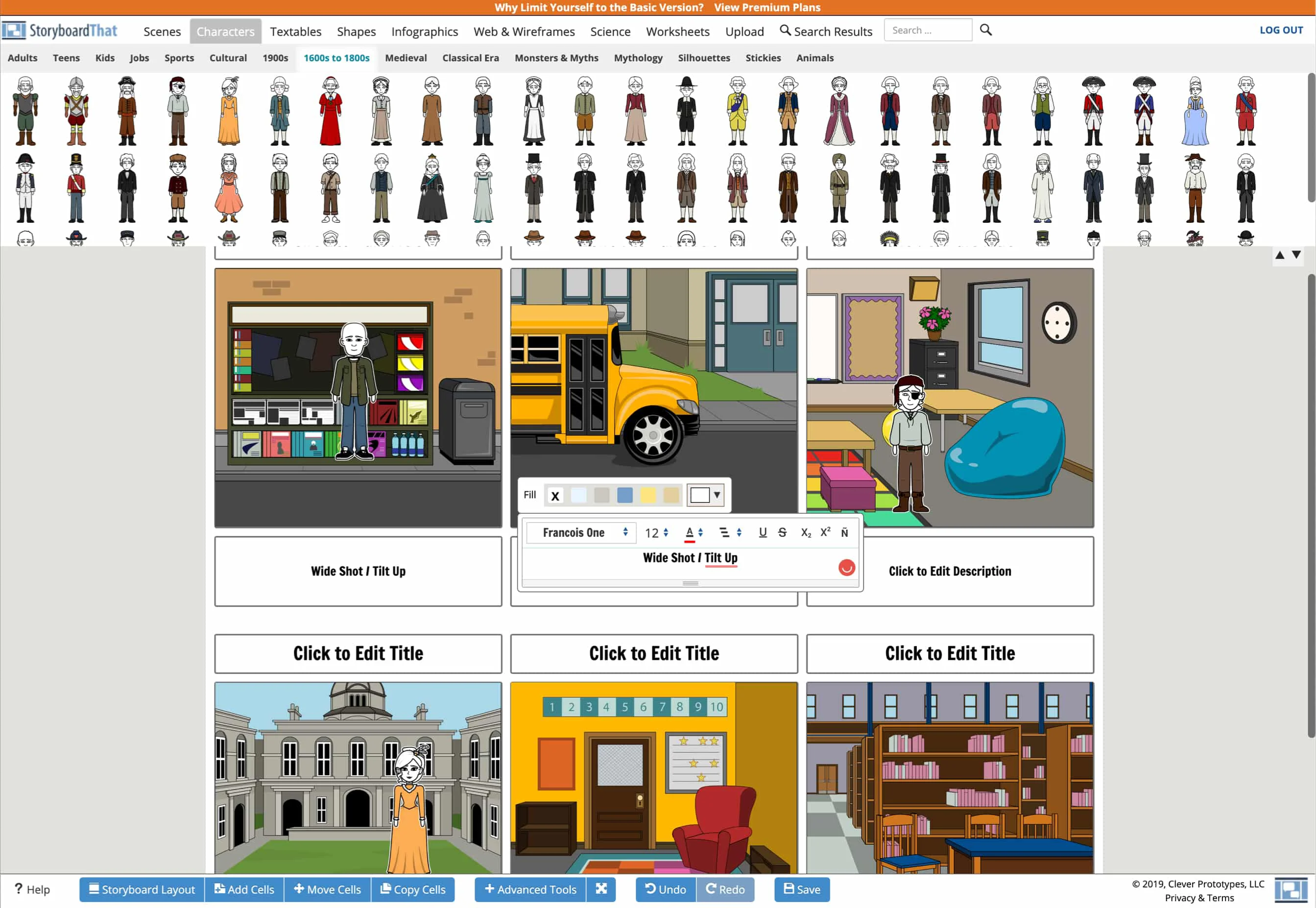Screen dimensions: 1316x908
Task: Toggle underline on the cell text
Action: (763, 532)
